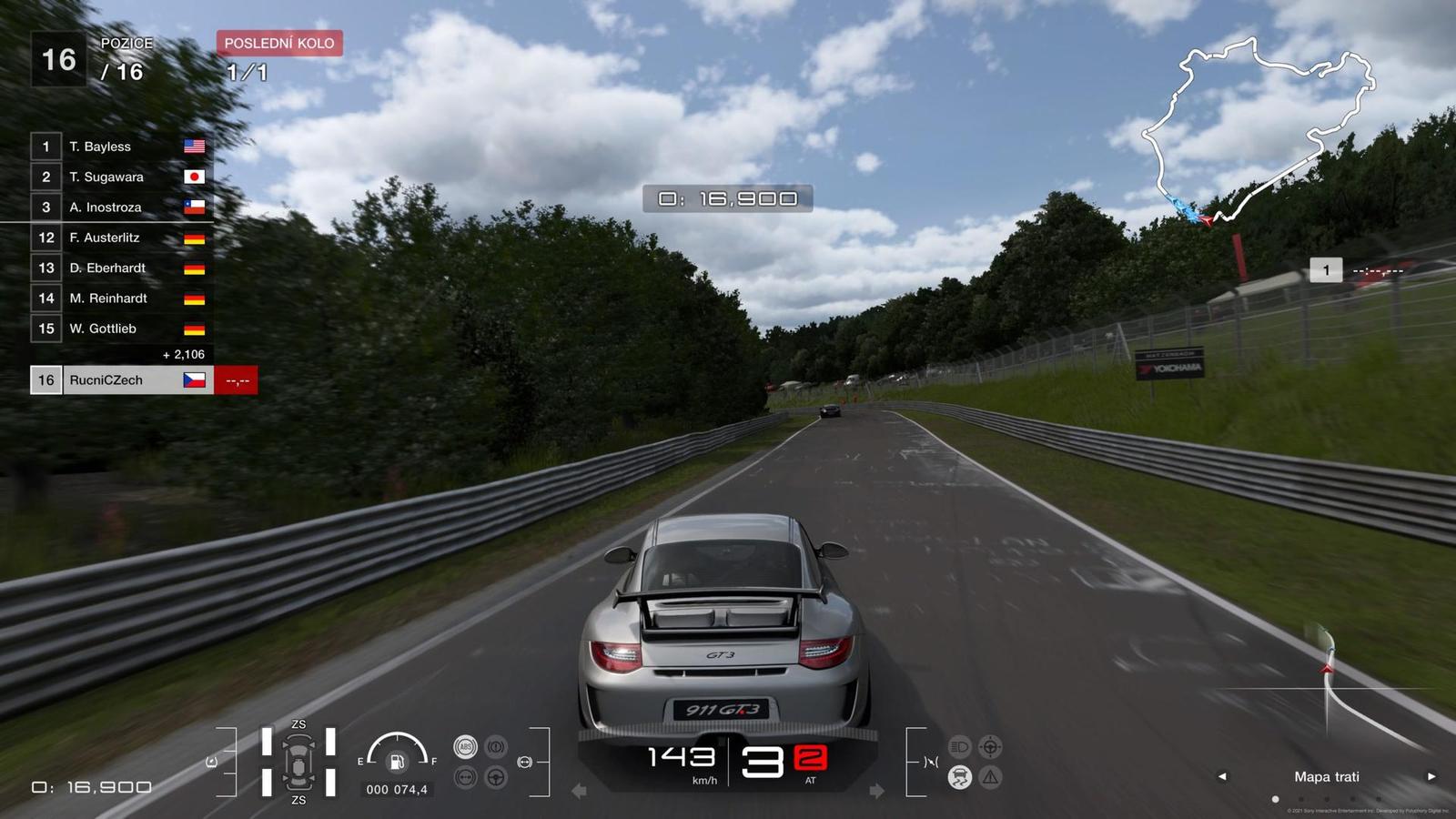Click the steering wheel assist icon

(496, 777)
